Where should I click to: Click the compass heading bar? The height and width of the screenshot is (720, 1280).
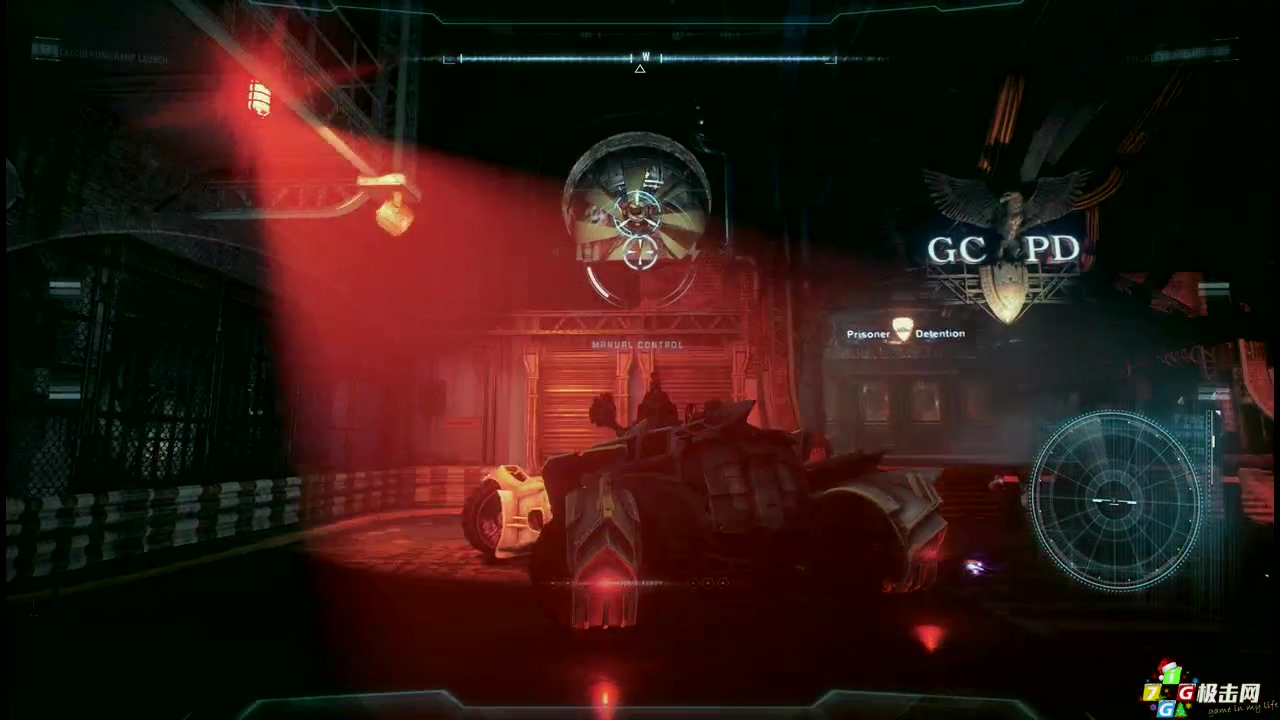pyautogui.click(x=640, y=59)
